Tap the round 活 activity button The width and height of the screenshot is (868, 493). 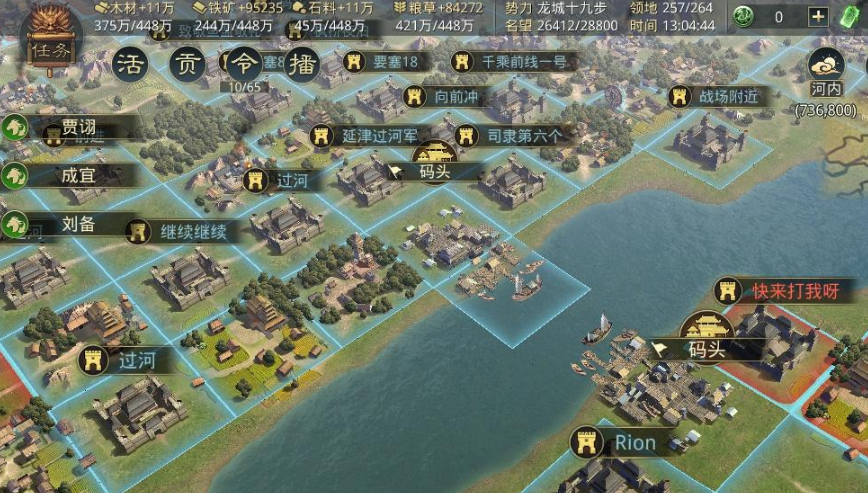tap(129, 65)
